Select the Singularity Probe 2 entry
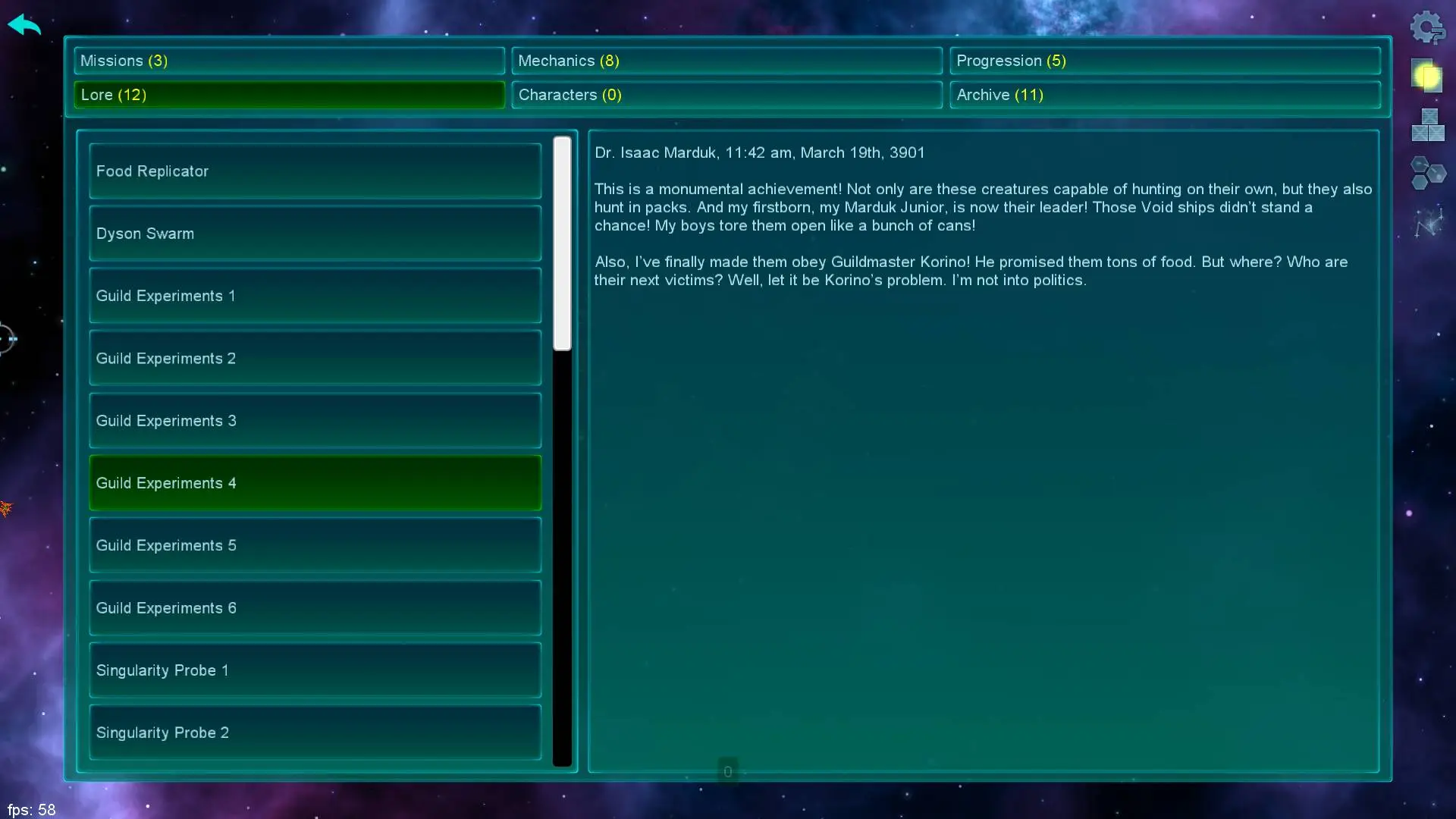Image resolution: width=1456 pixels, height=819 pixels. click(x=315, y=733)
